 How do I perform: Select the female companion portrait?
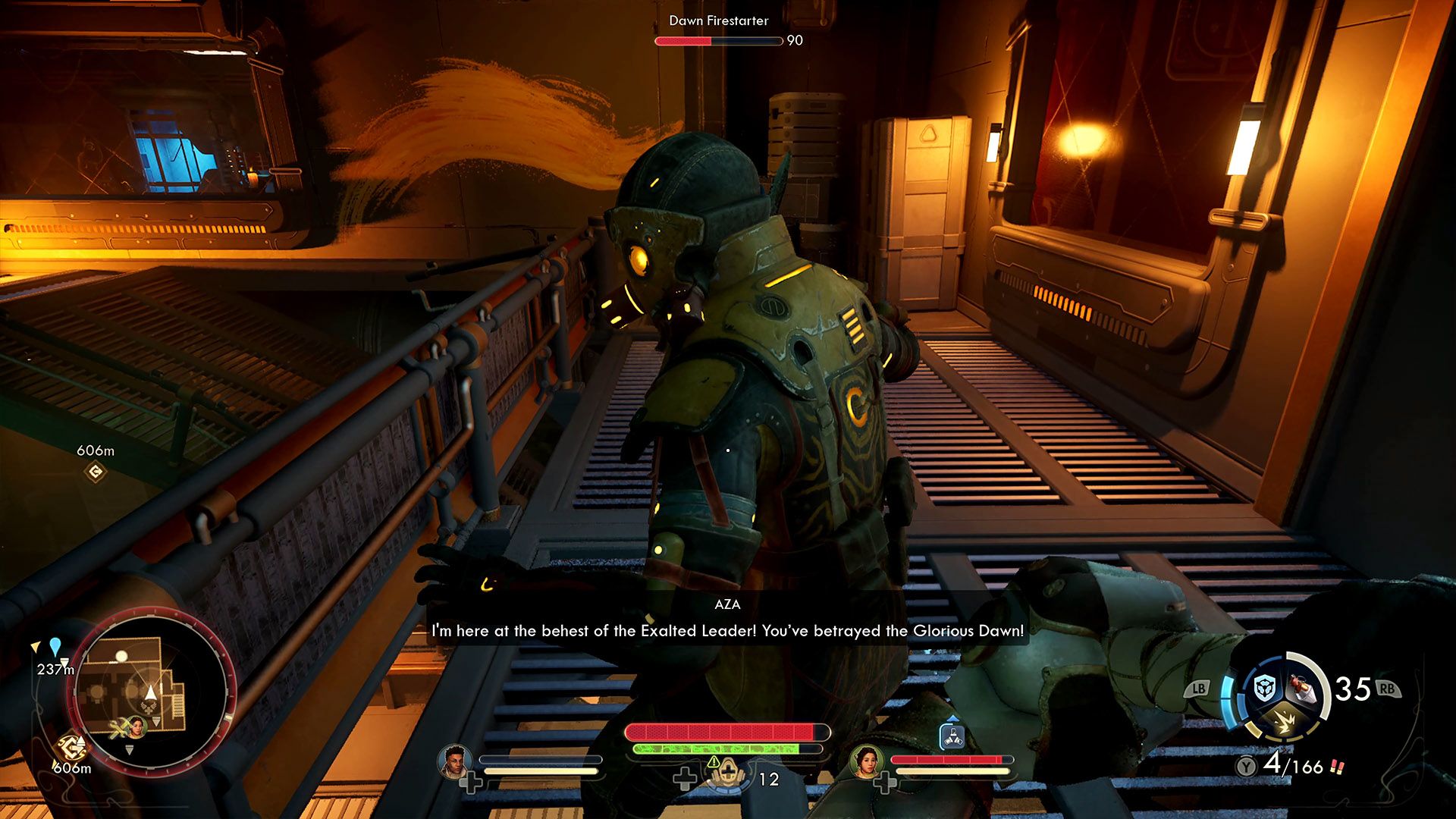pos(865,761)
